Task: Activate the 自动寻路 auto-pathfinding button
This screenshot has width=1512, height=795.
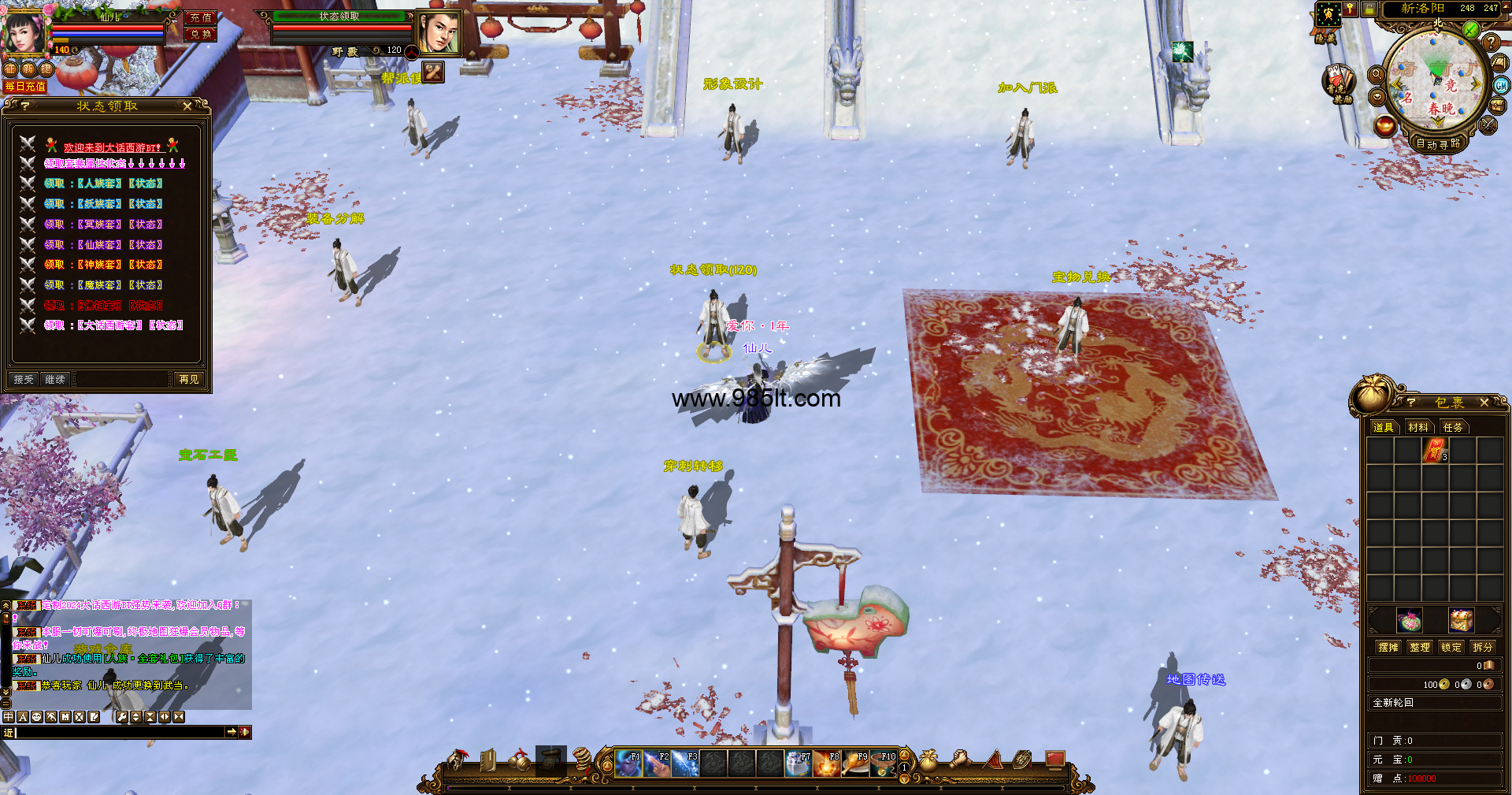Action: (x=1438, y=144)
